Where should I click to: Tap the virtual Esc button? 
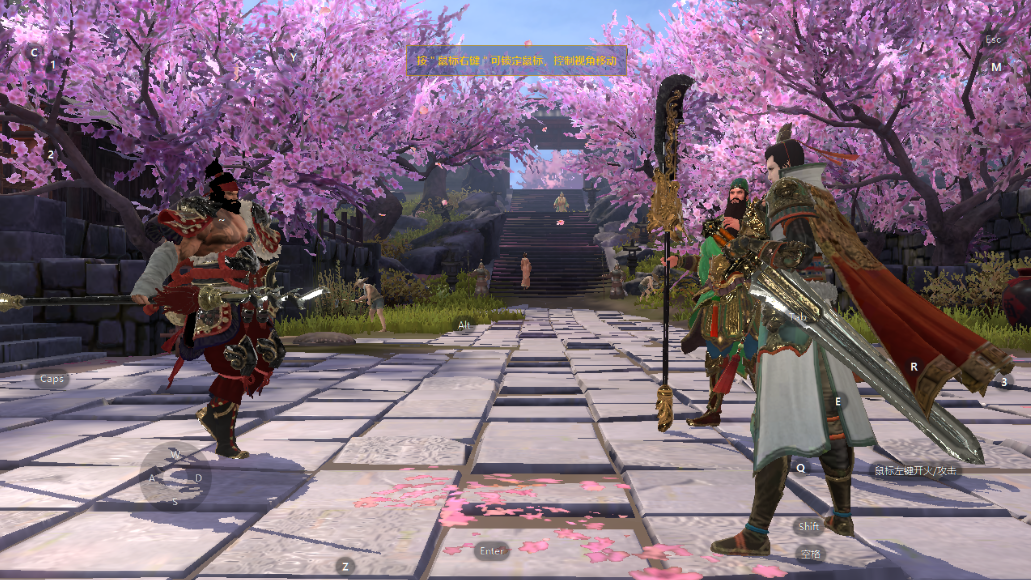pos(993,40)
